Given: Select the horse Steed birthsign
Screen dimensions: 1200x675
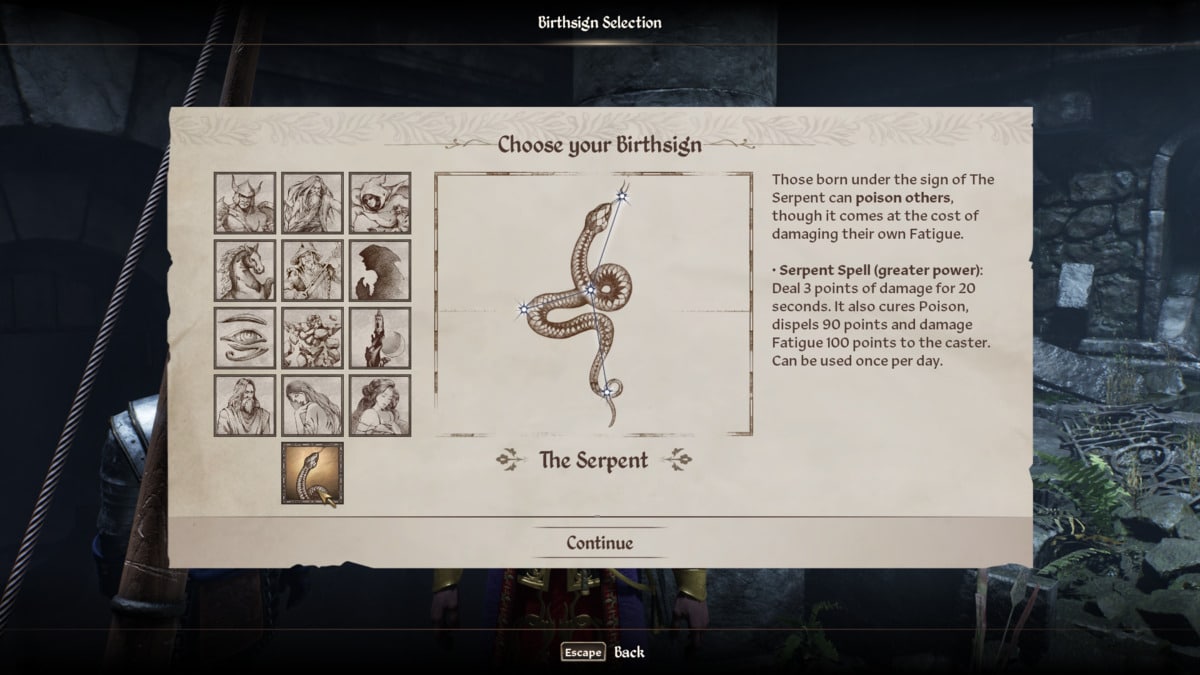Looking at the screenshot, I should click(x=245, y=270).
